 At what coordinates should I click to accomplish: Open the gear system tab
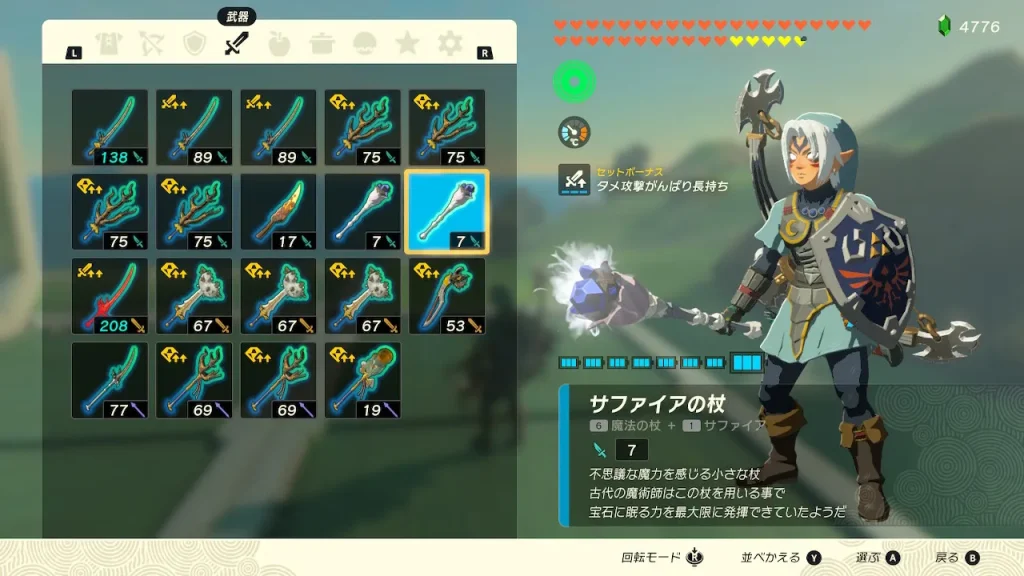tap(451, 44)
